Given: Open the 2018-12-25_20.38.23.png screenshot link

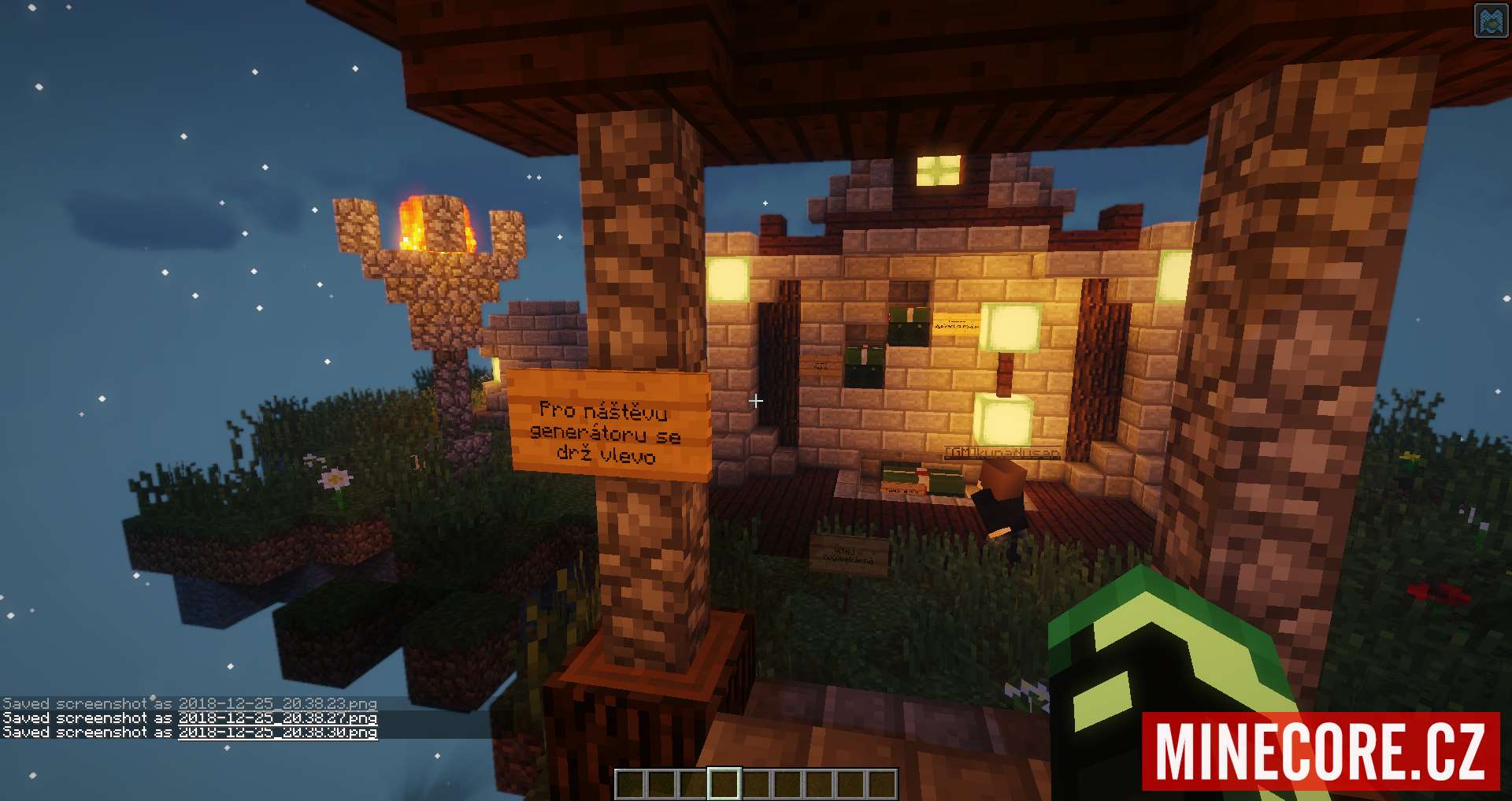Looking at the screenshot, I should pos(277,703).
